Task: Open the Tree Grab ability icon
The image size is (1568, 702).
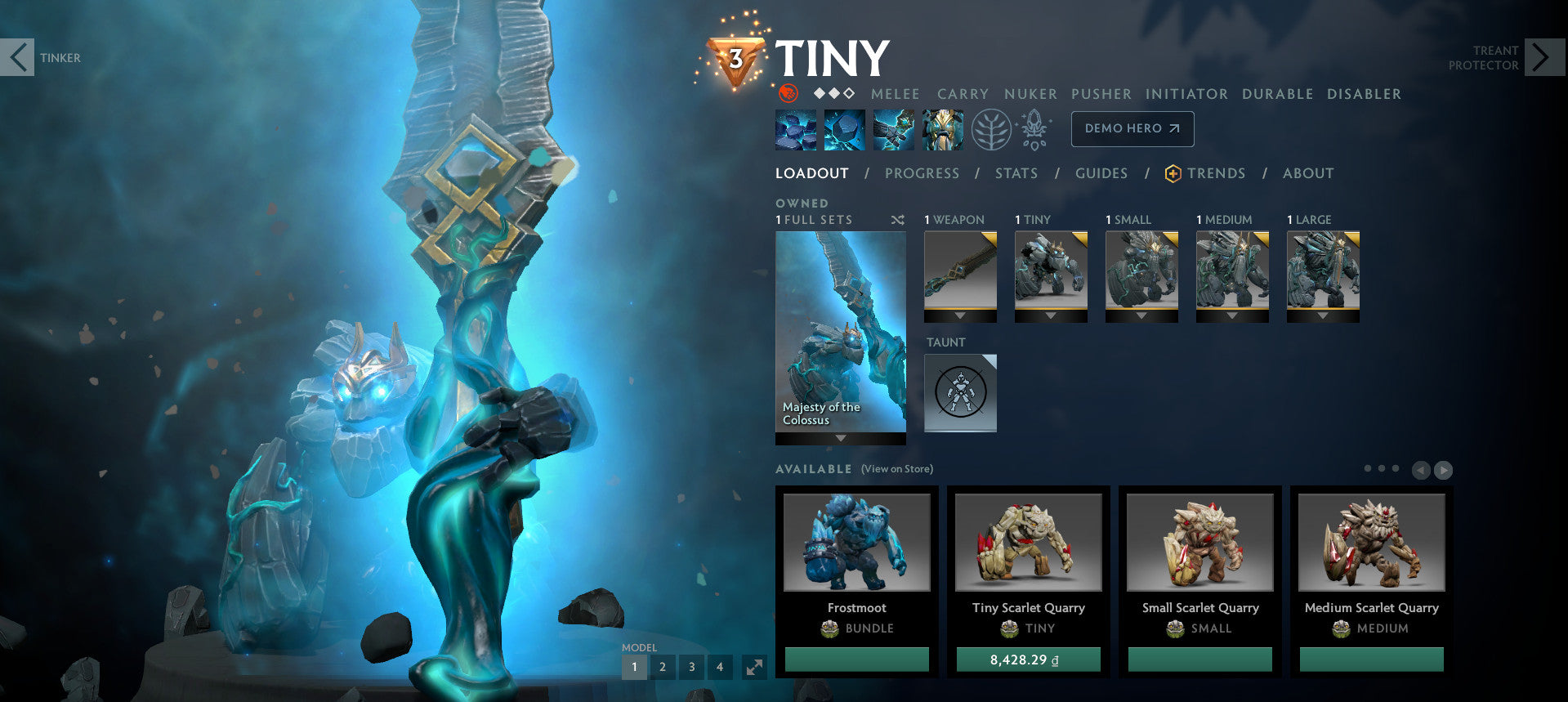Action: (894, 128)
